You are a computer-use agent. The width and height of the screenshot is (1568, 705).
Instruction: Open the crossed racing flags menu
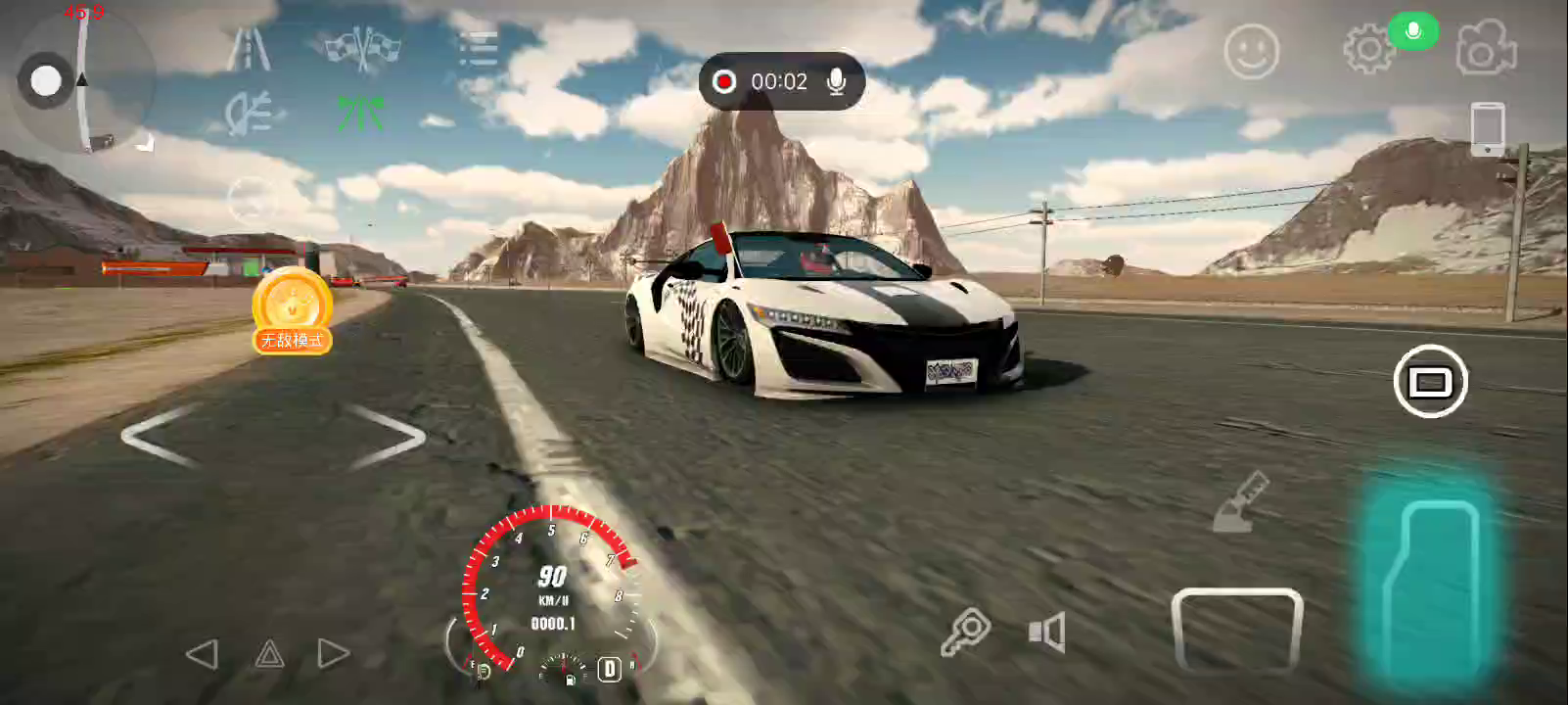pos(362,49)
